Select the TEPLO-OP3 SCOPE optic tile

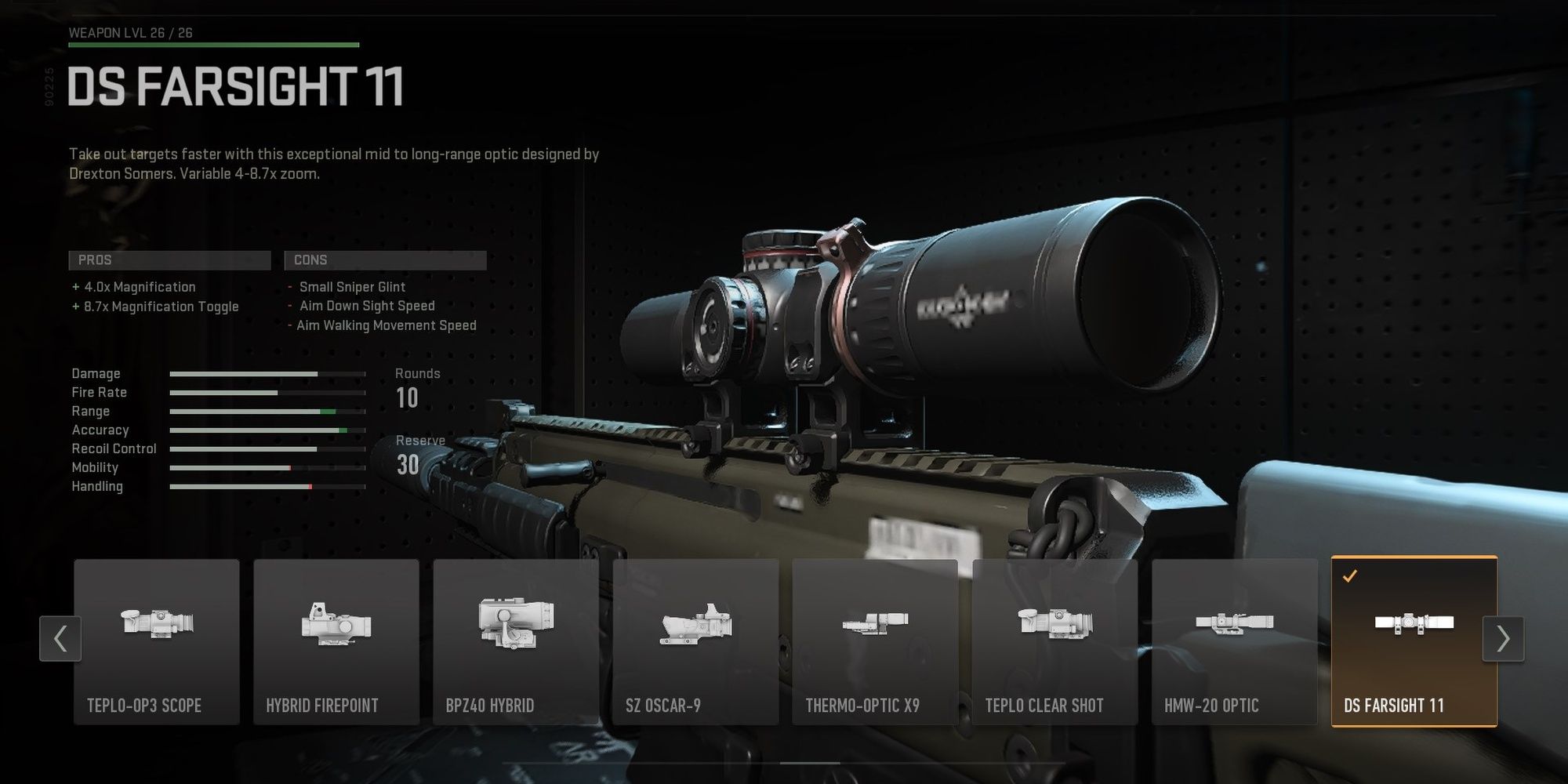(x=157, y=641)
